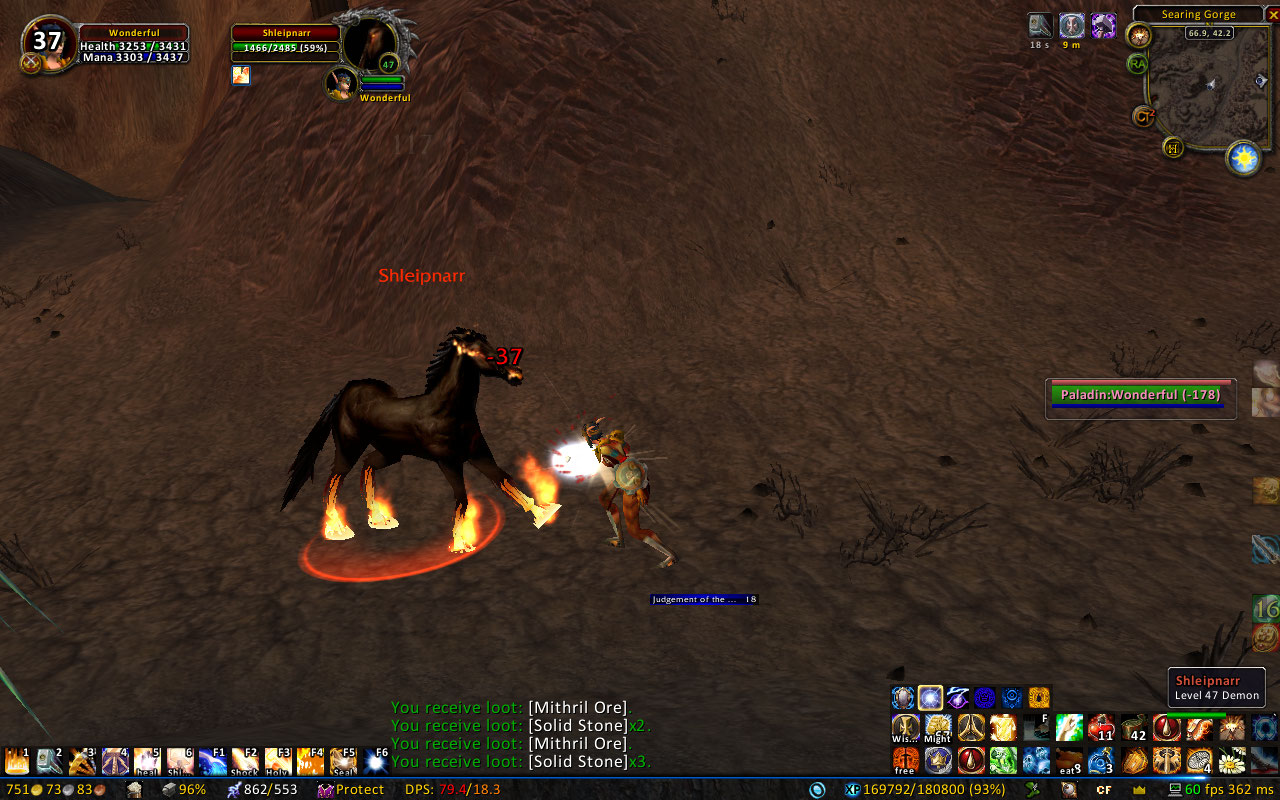Activate the Seal ability on F5

343,762
